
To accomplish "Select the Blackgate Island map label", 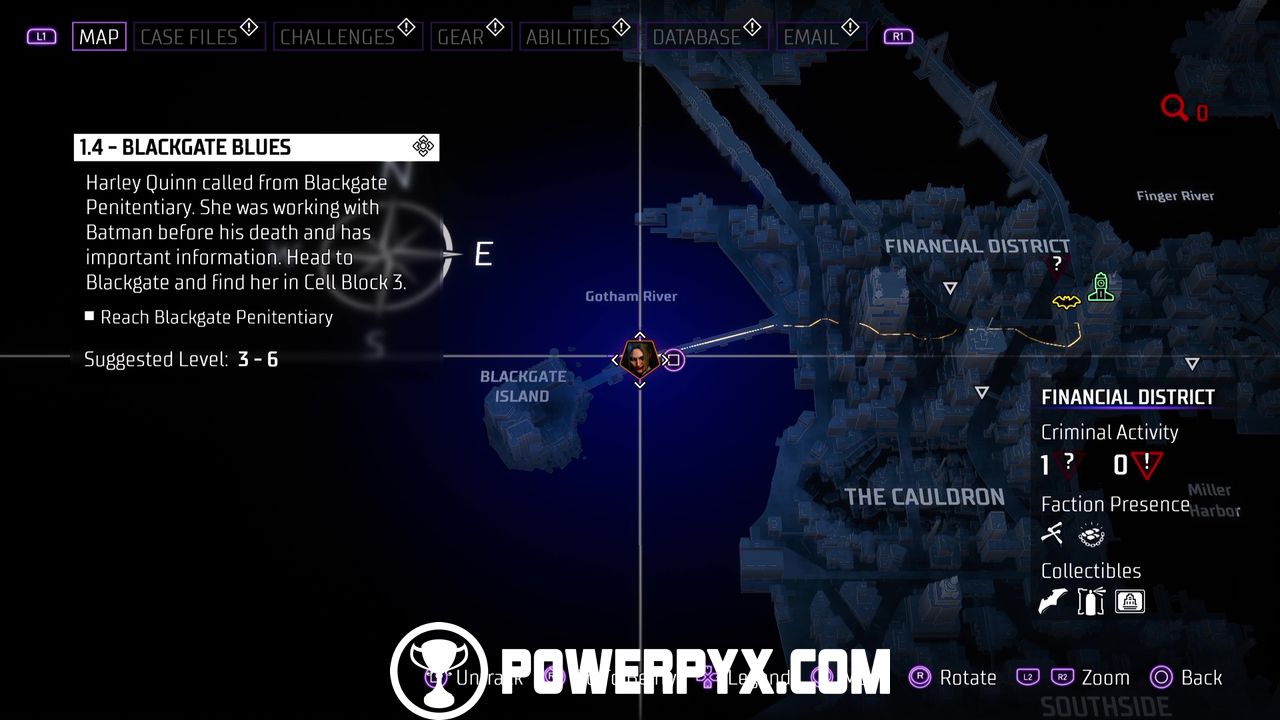I will (x=522, y=386).
